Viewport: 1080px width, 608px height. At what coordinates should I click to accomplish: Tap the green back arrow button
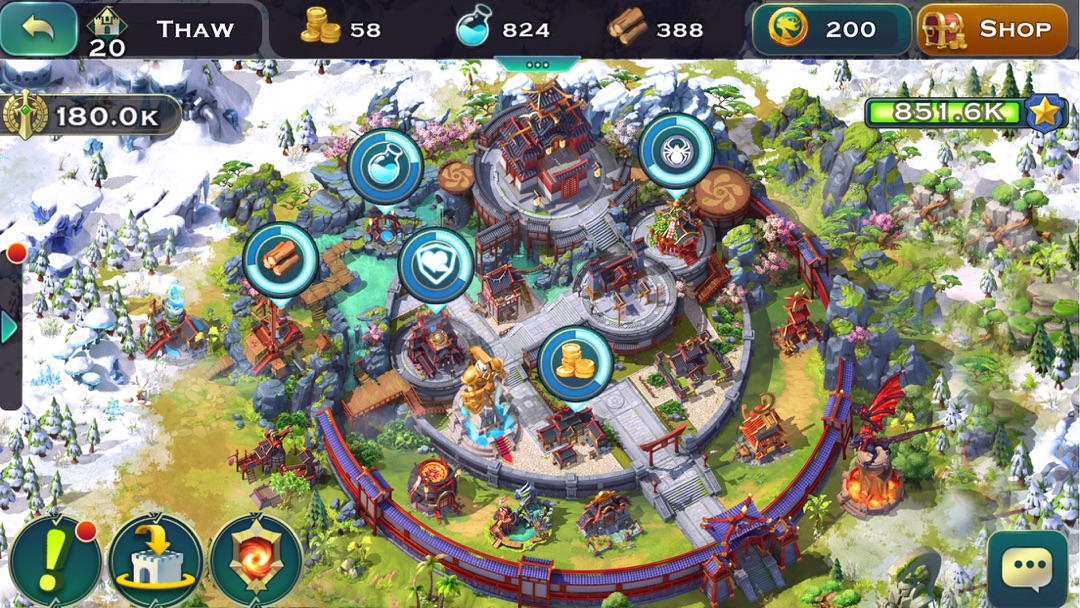[39, 29]
